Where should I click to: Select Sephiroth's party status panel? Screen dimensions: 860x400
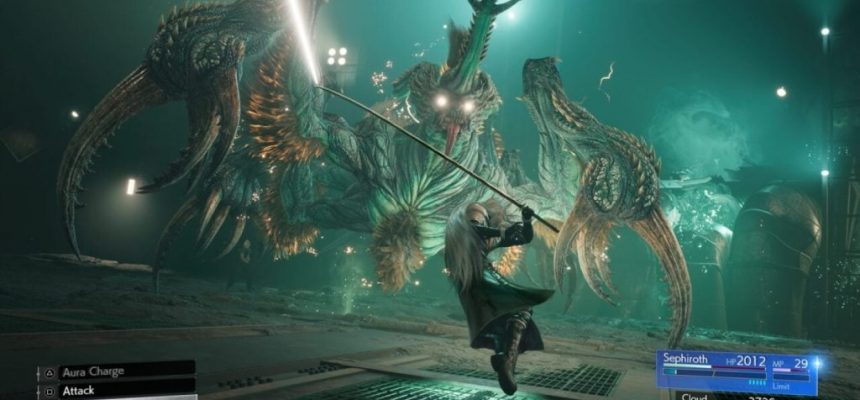736,372
